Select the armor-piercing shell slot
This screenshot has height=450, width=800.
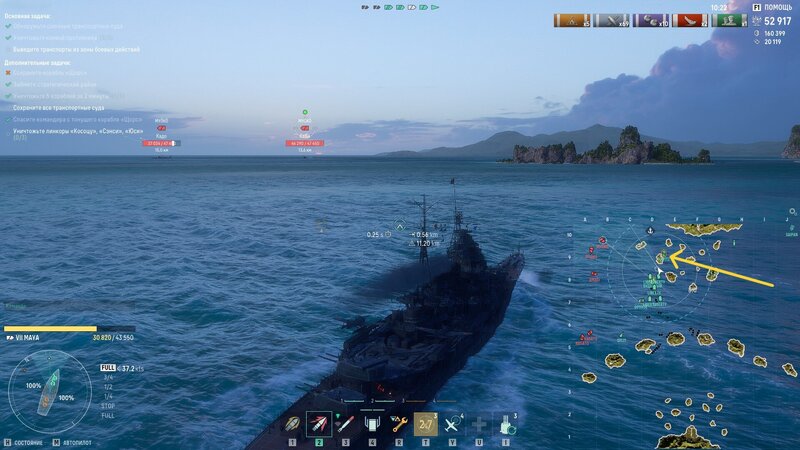pyautogui.click(x=293, y=423)
